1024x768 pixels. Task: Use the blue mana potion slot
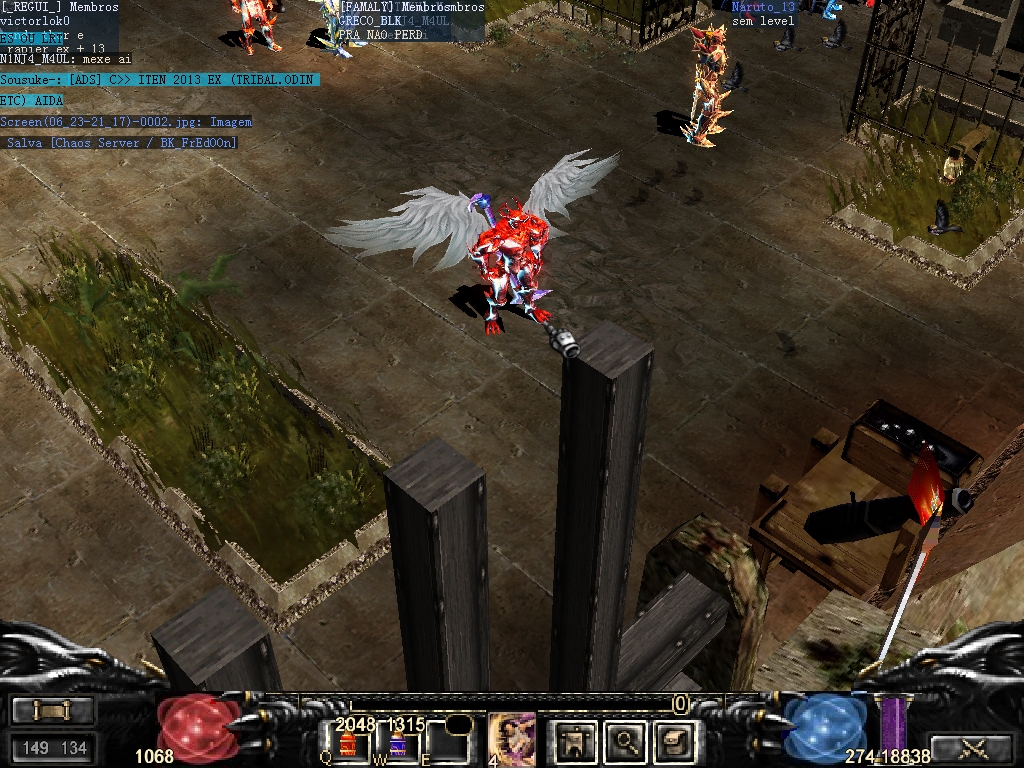tap(397, 744)
